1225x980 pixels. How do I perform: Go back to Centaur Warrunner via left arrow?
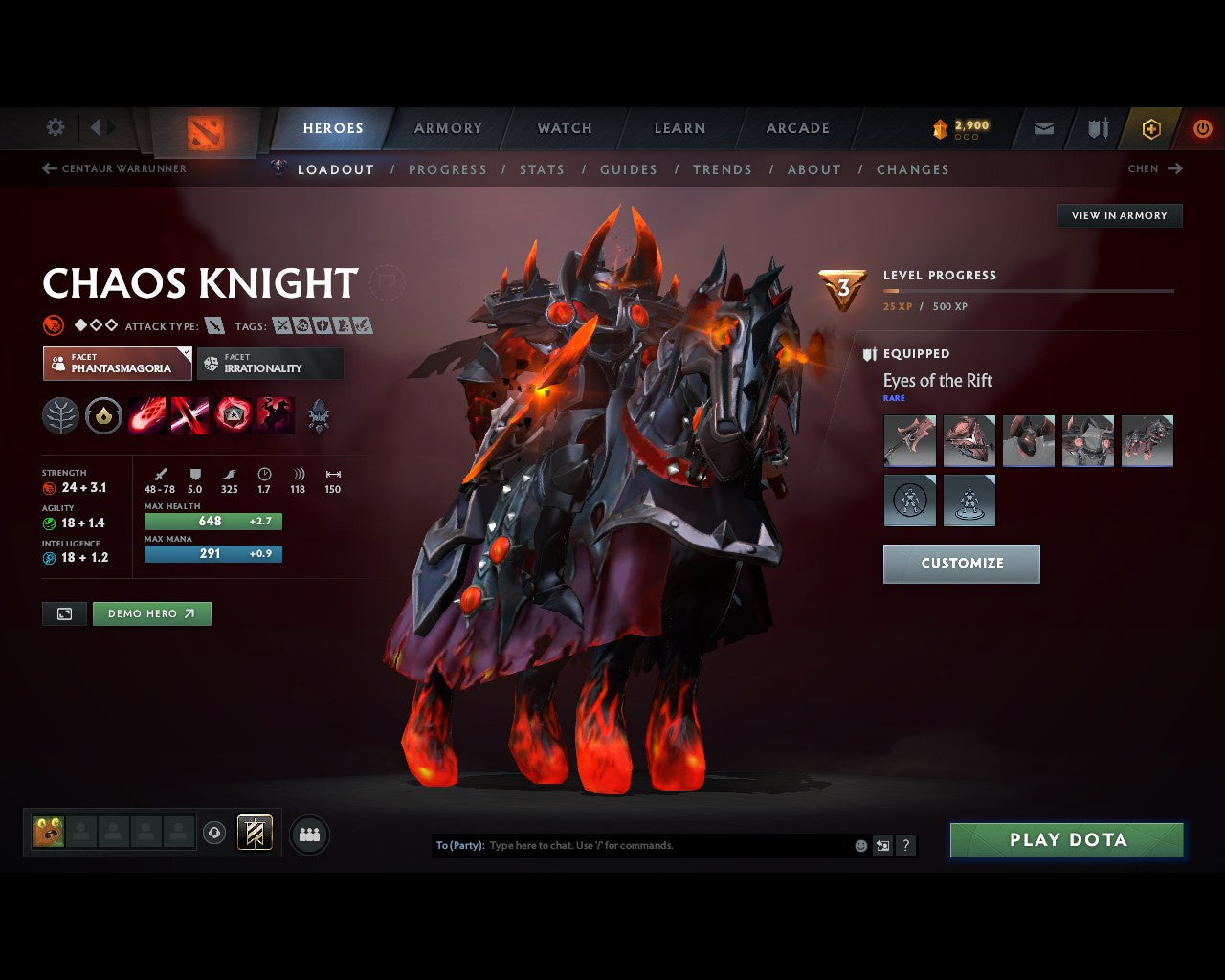(48, 167)
